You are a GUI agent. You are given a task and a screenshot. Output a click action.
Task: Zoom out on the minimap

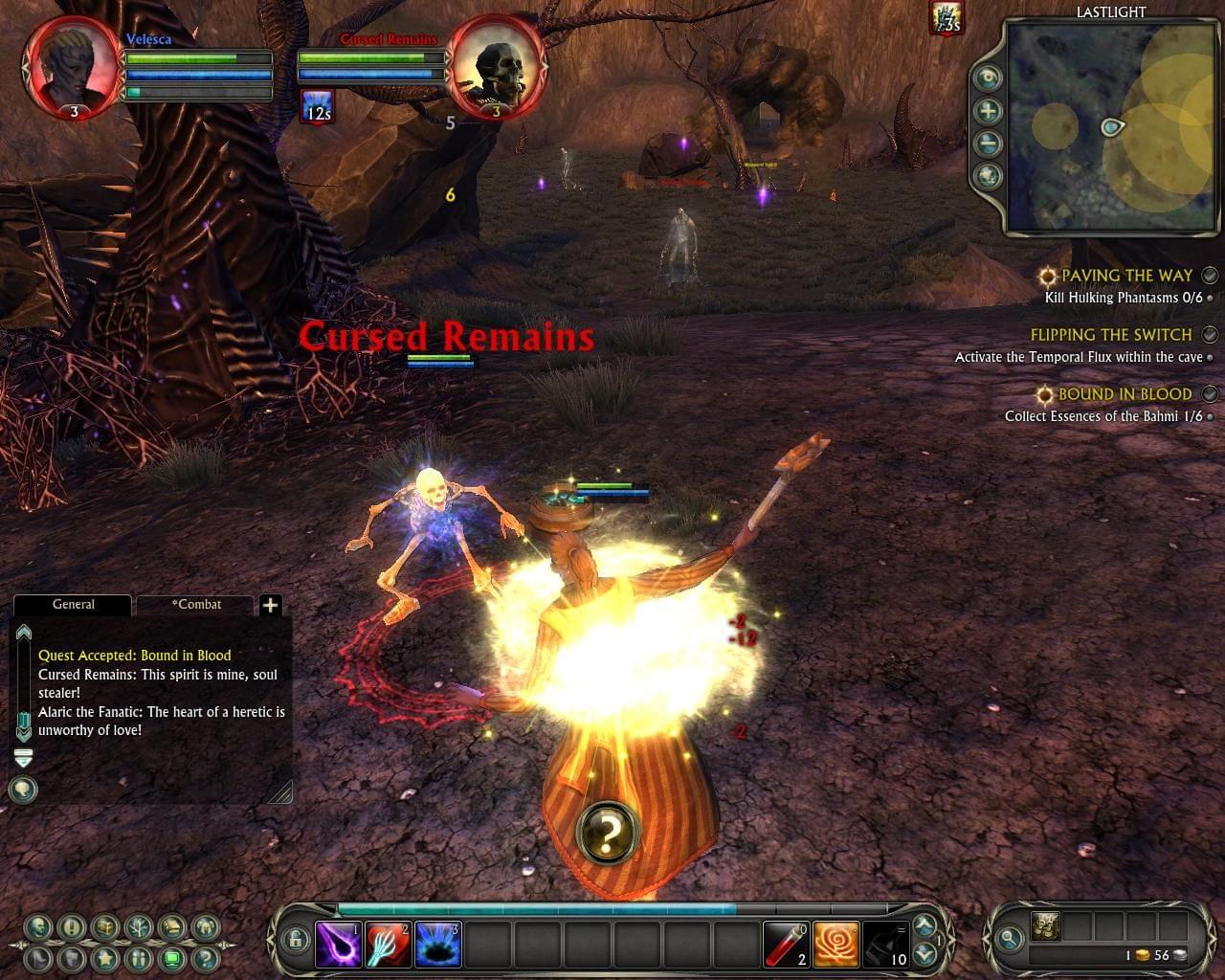988,144
